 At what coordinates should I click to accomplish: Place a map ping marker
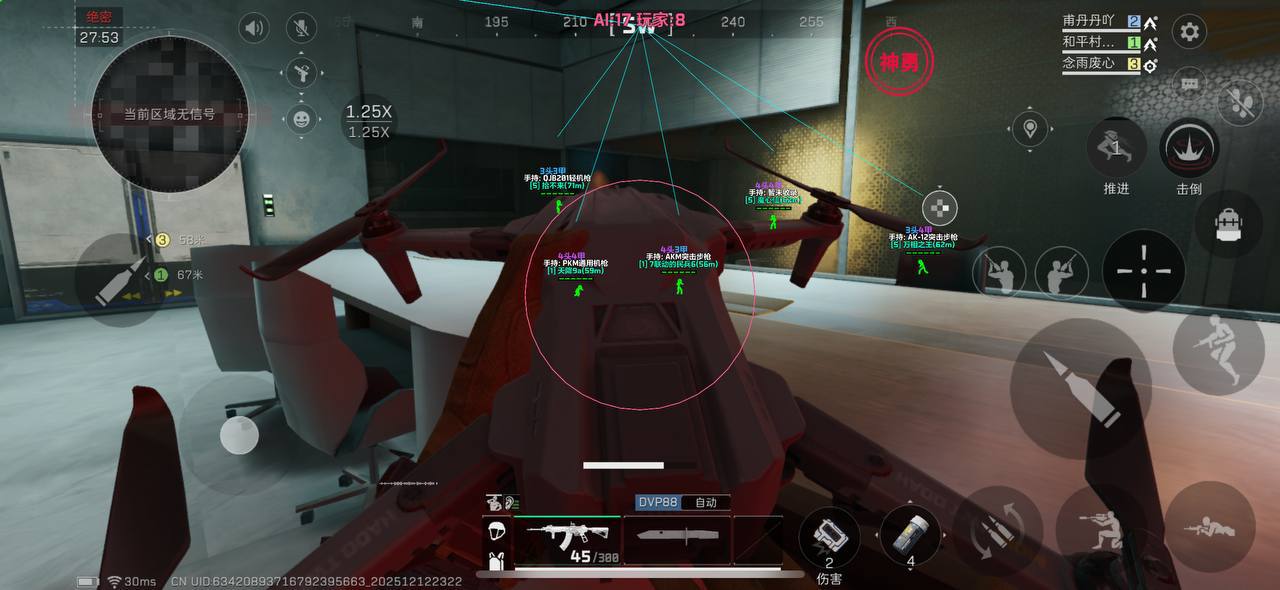click(x=1030, y=128)
